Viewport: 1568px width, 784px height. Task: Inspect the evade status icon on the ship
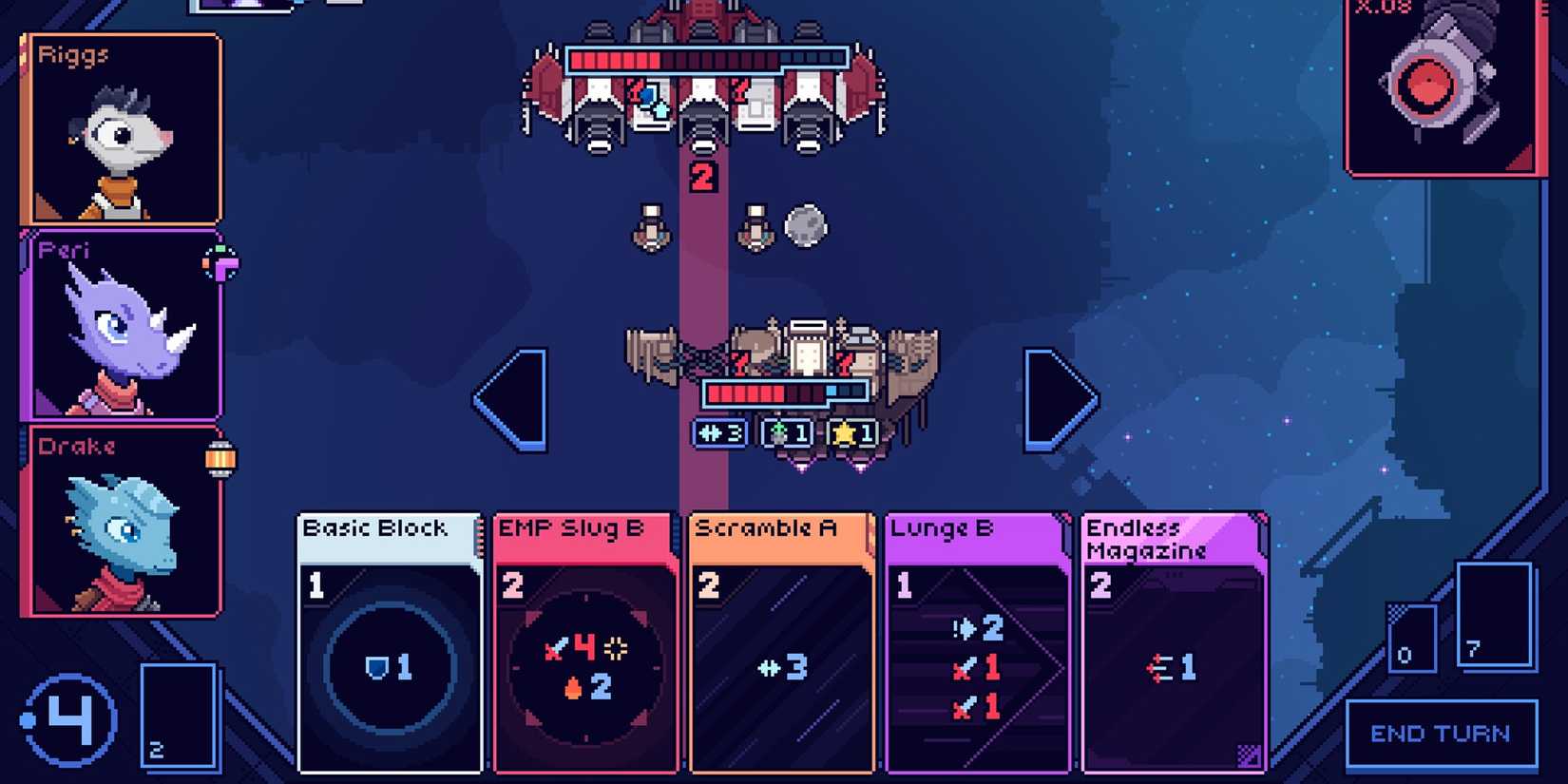719,434
